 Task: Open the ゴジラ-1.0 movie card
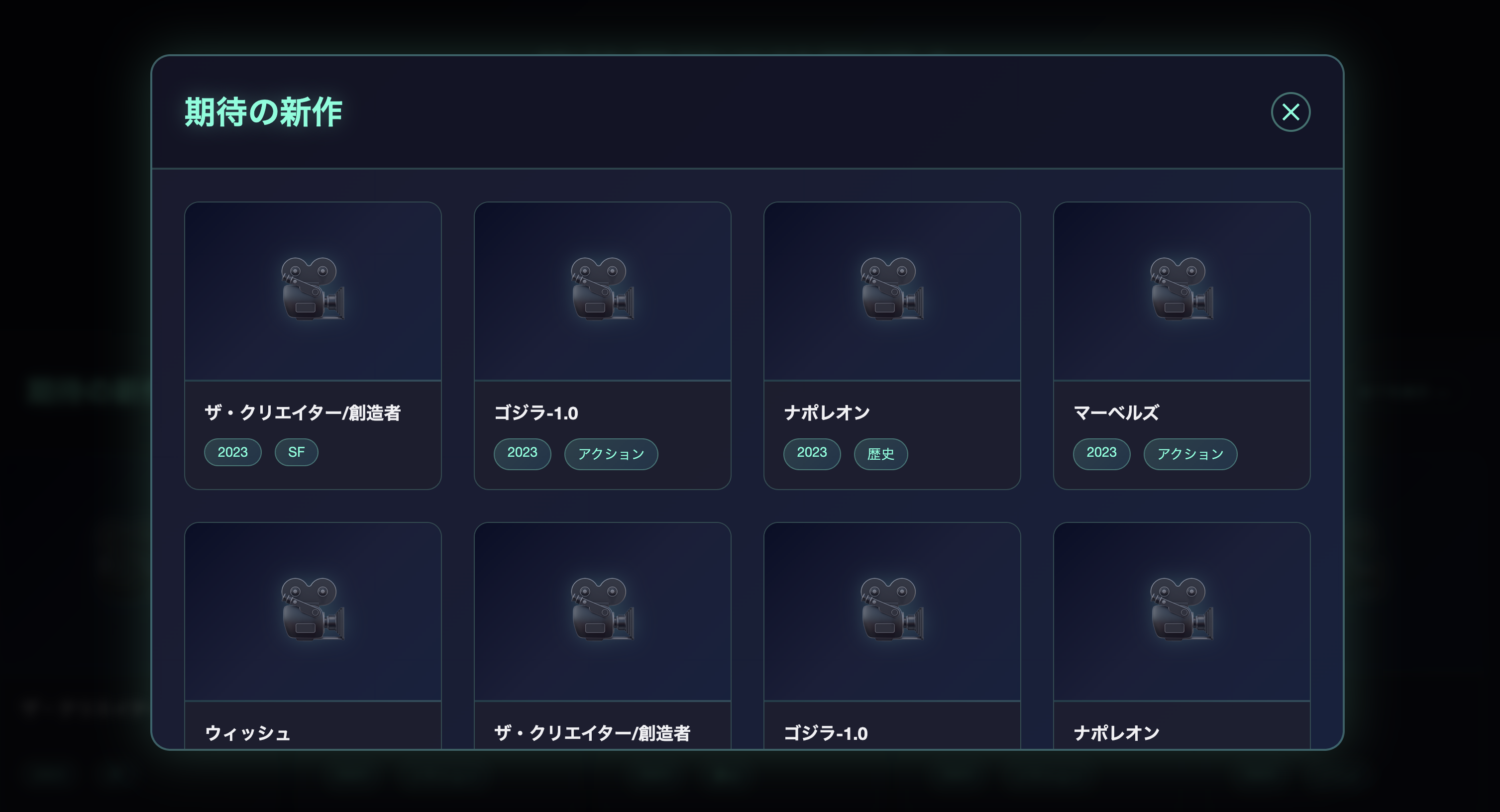(x=602, y=343)
